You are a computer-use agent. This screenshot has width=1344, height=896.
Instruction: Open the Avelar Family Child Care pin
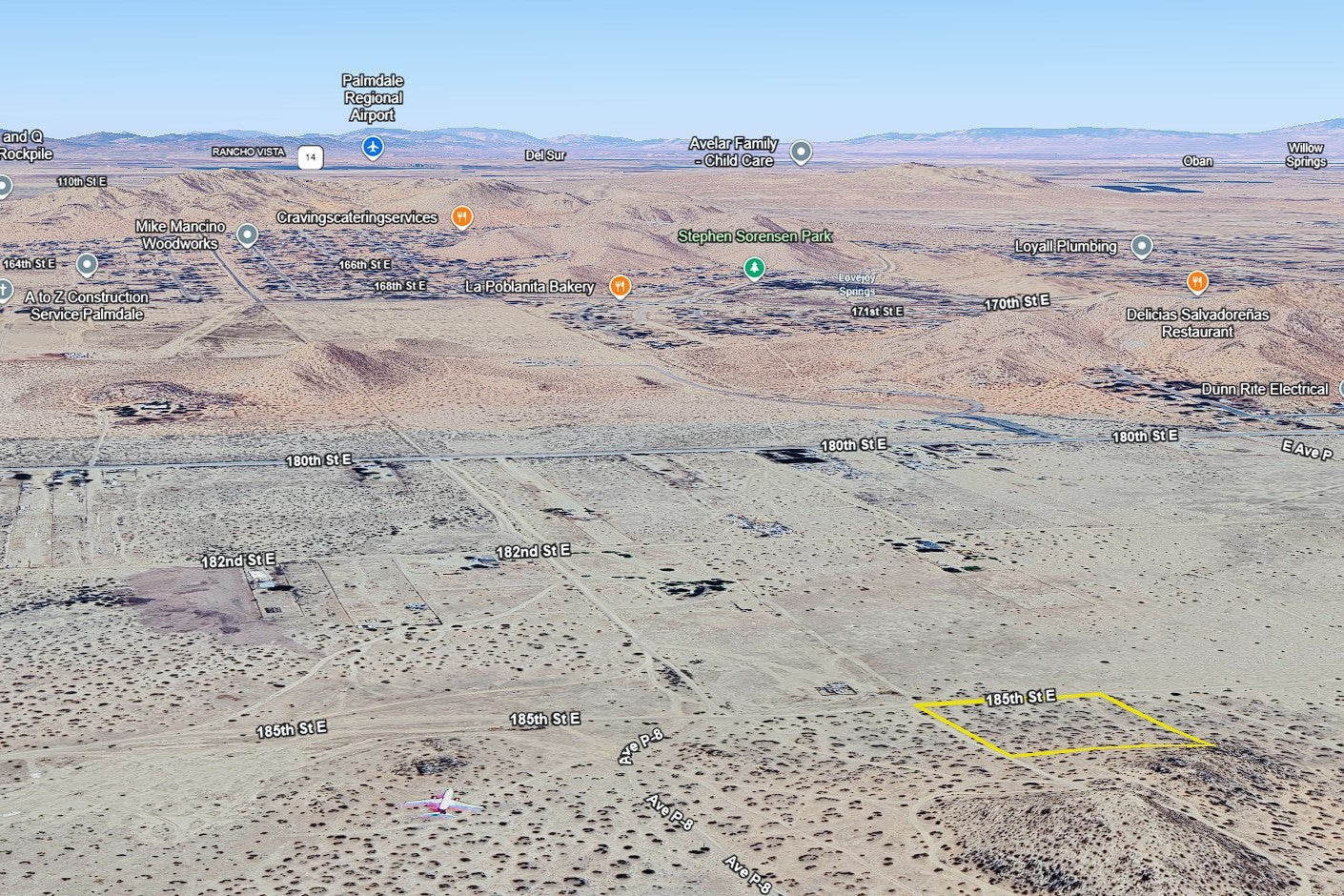coord(801,152)
